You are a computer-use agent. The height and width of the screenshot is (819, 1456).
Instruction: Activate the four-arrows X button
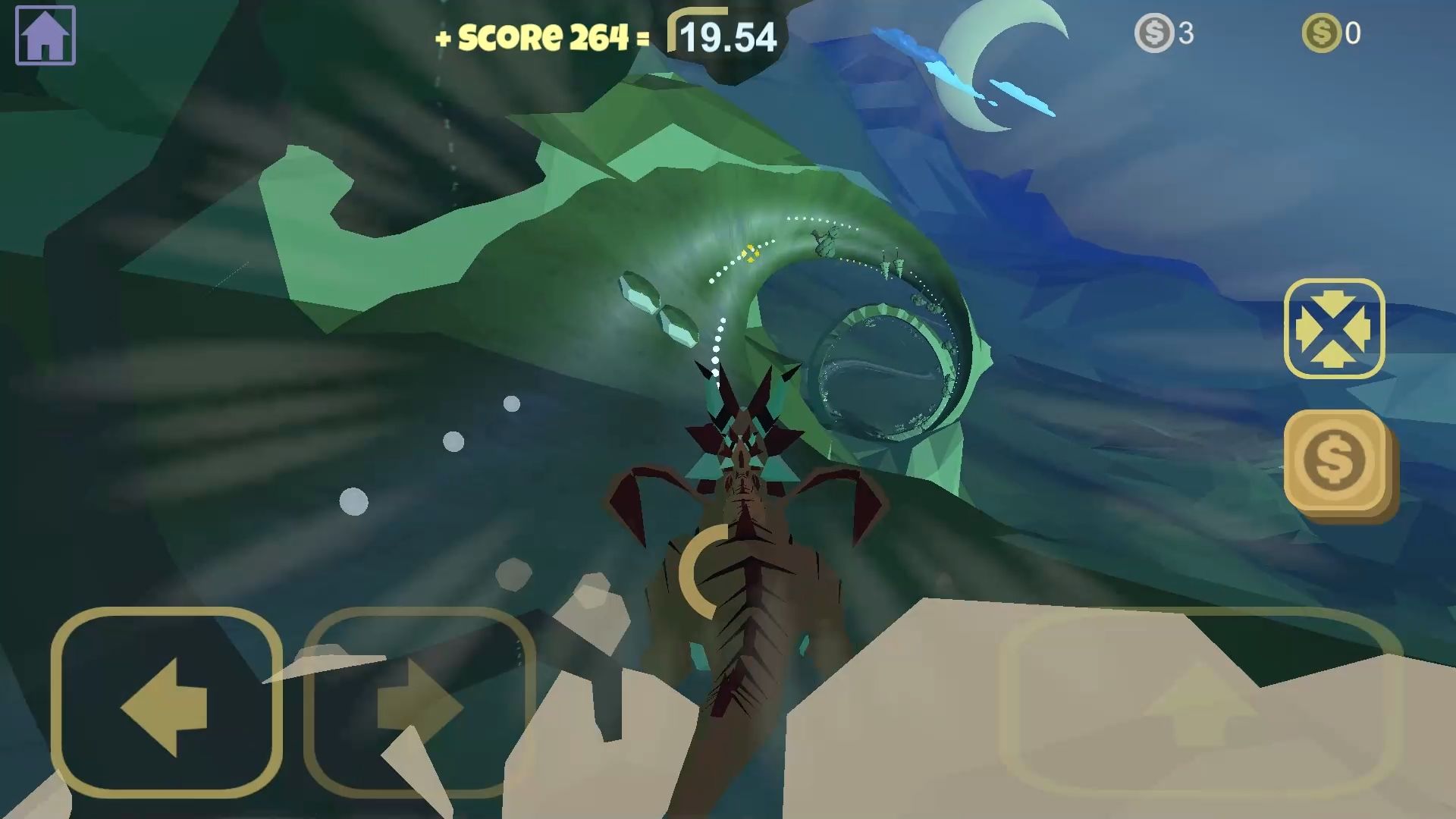tap(1334, 329)
